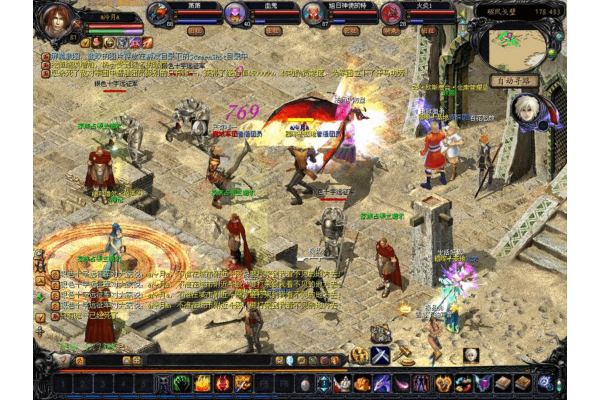Select the white-haired companion portrait

click(523, 109)
